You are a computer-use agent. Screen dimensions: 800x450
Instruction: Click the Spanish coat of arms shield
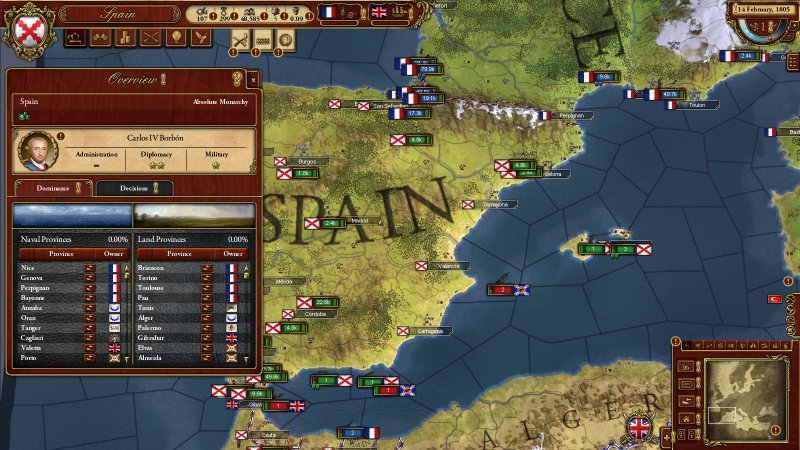click(30, 30)
